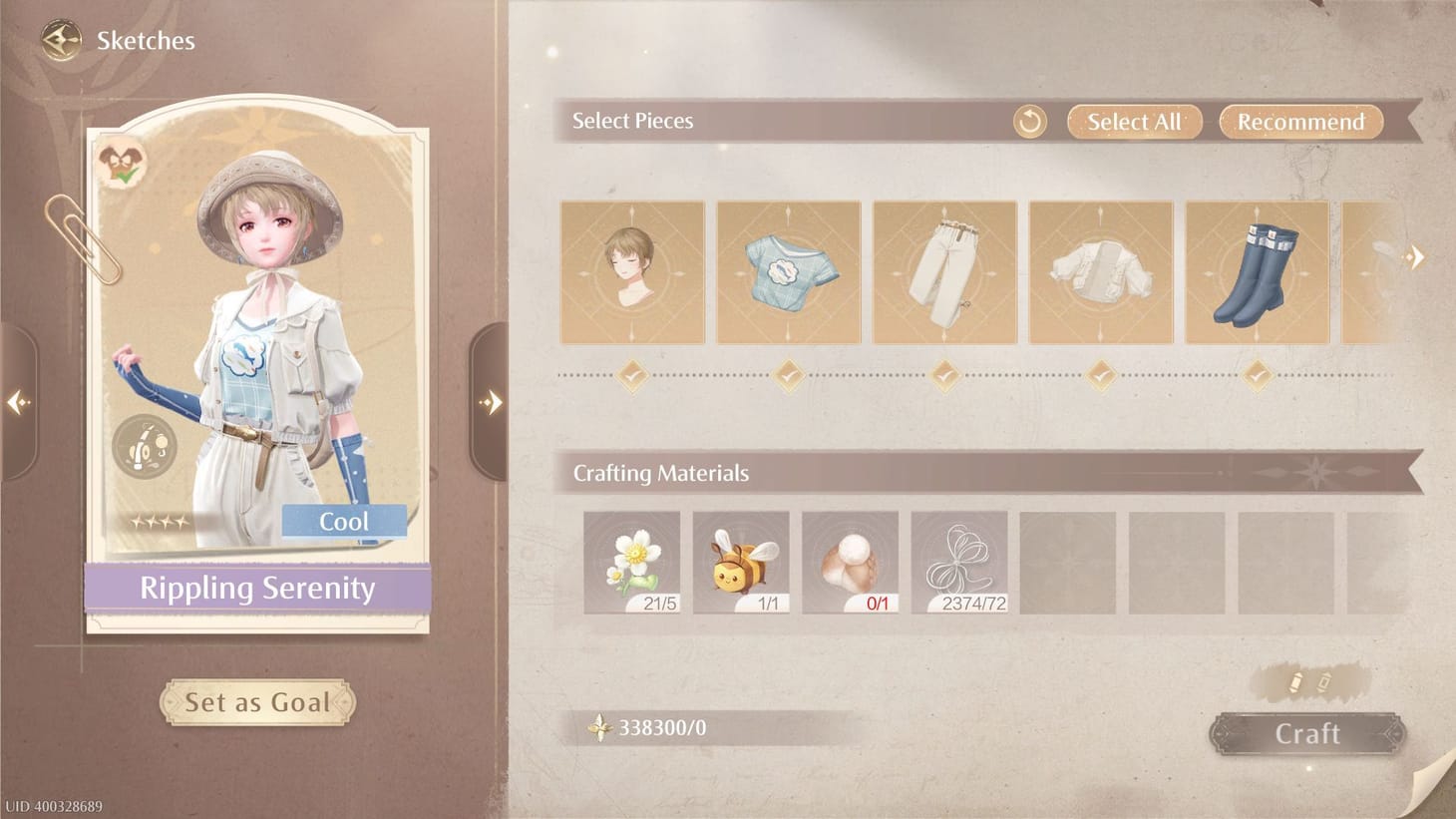This screenshot has height=819, width=1456.
Task: Select the Cool style tag
Action: (x=343, y=520)
